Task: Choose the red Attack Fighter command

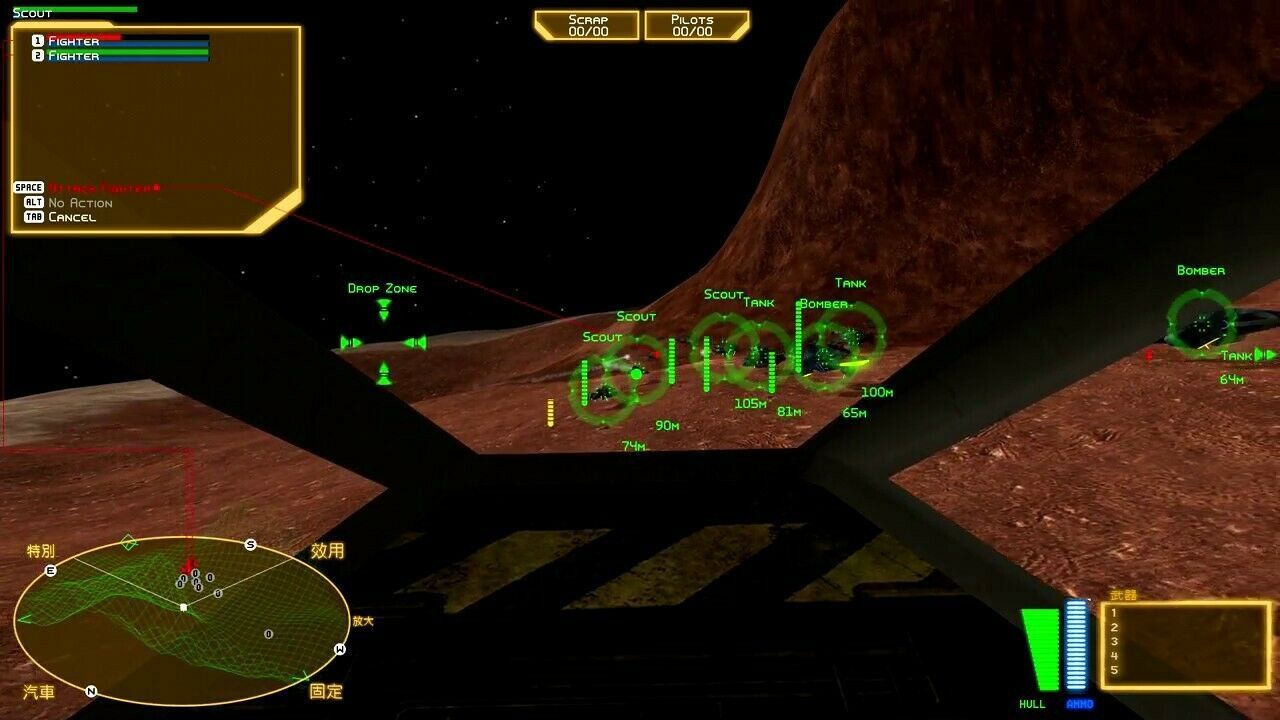Action: (x=103, y=188)
